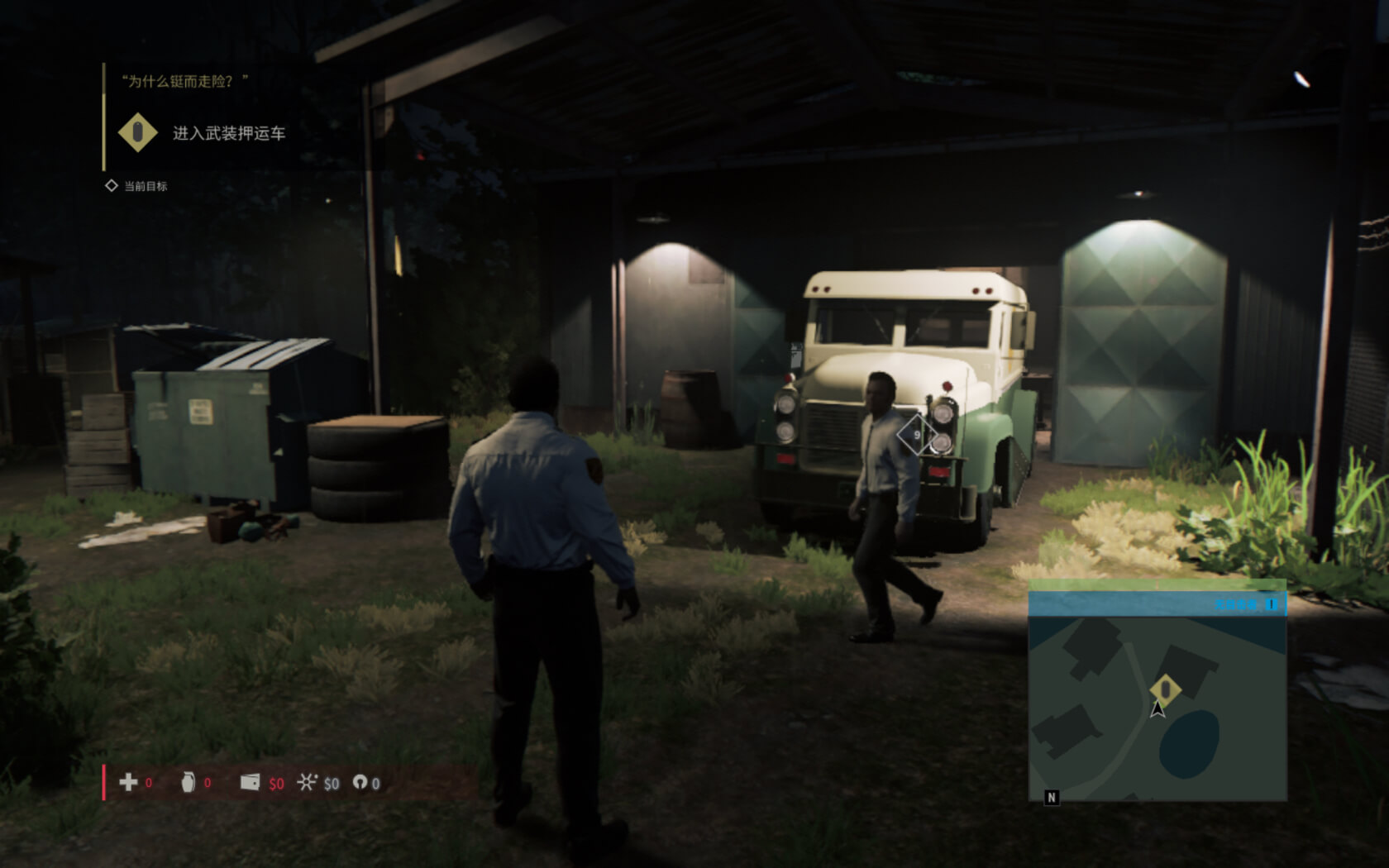
Task: Click the yellow objective marker on minimap
Action: [x=1165, y=688]
